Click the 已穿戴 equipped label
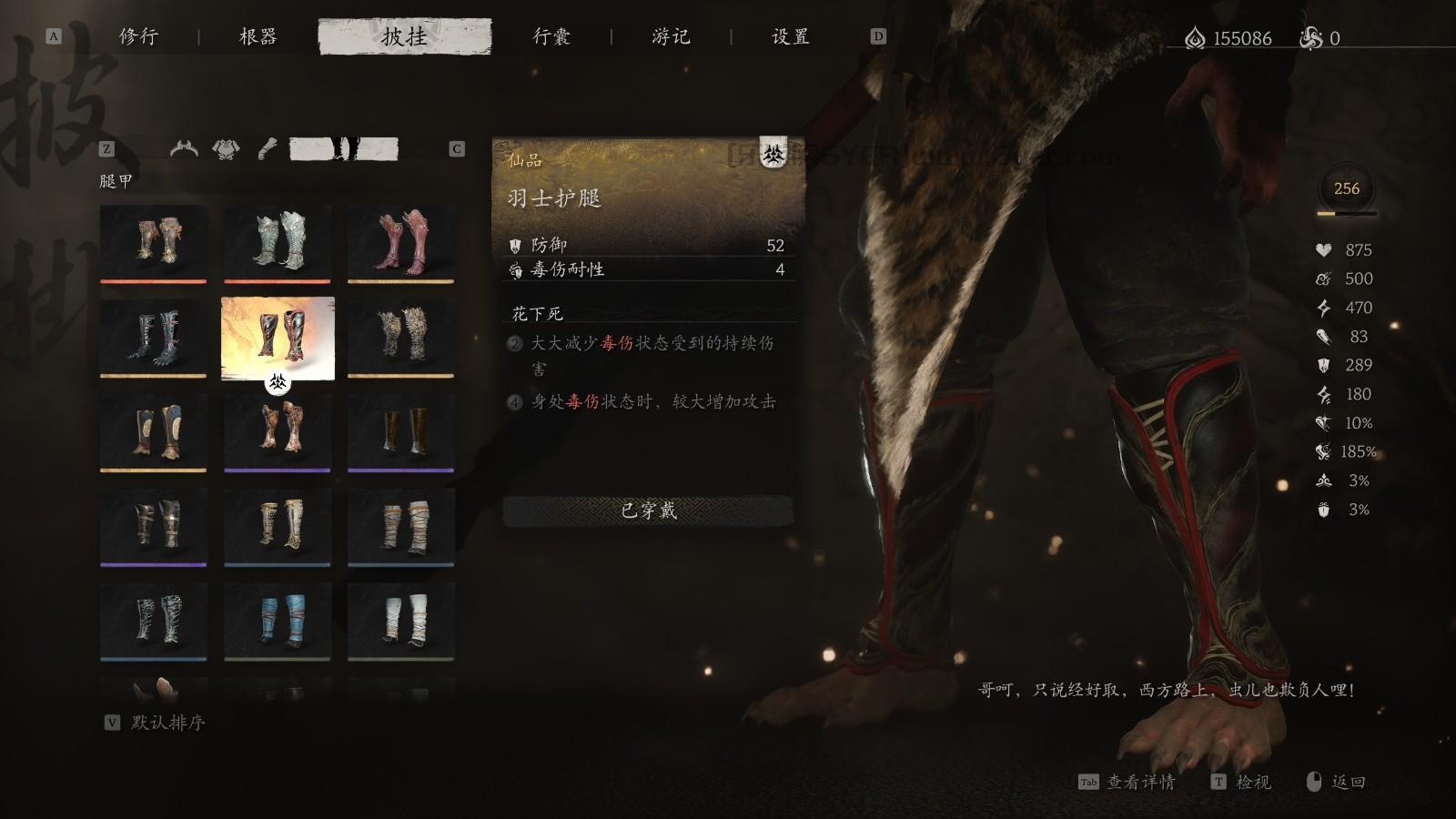The image size is (1456, 819). click(648, 512)
